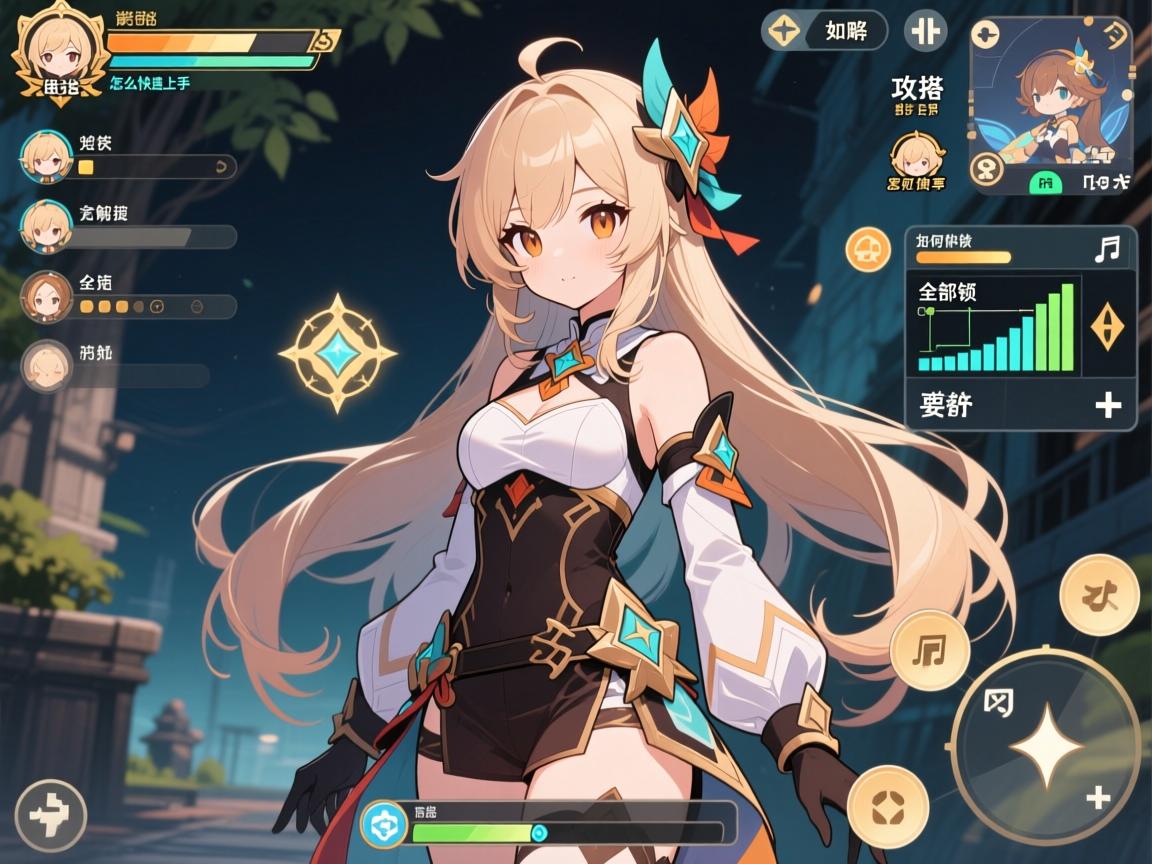Click the blue hexagon icon on bottom bar
The width and height of the screenshot is (1152, 864).
381,822
